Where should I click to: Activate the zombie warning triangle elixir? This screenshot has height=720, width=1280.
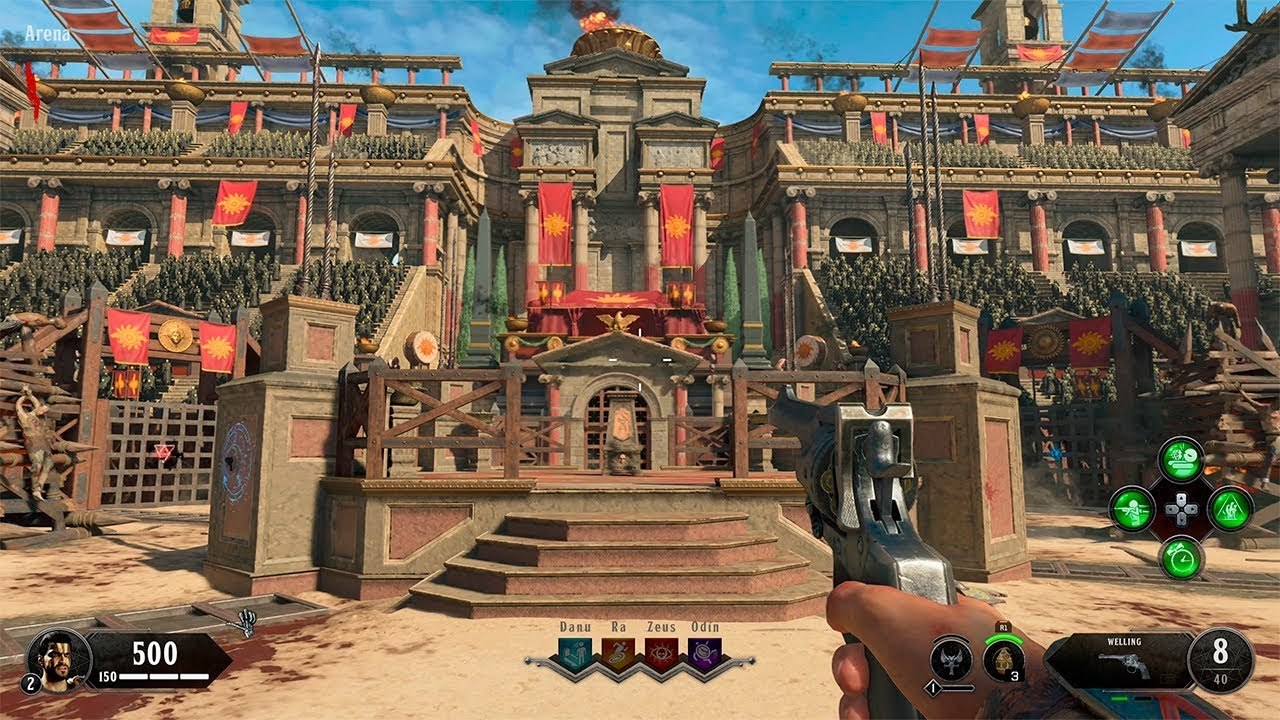(x=1230, y=508)
